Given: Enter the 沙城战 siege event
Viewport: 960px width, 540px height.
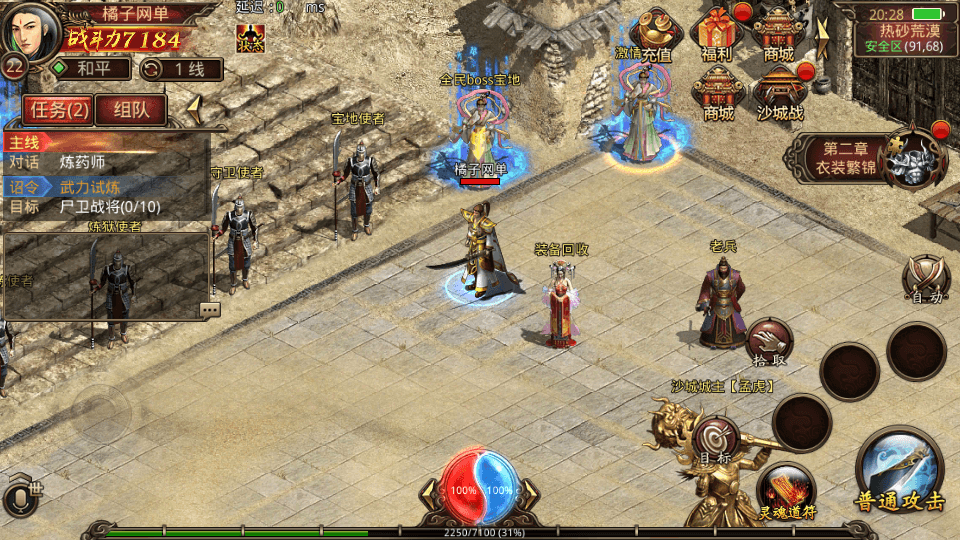Looking at the screenshot, I should tap(780, 95).
